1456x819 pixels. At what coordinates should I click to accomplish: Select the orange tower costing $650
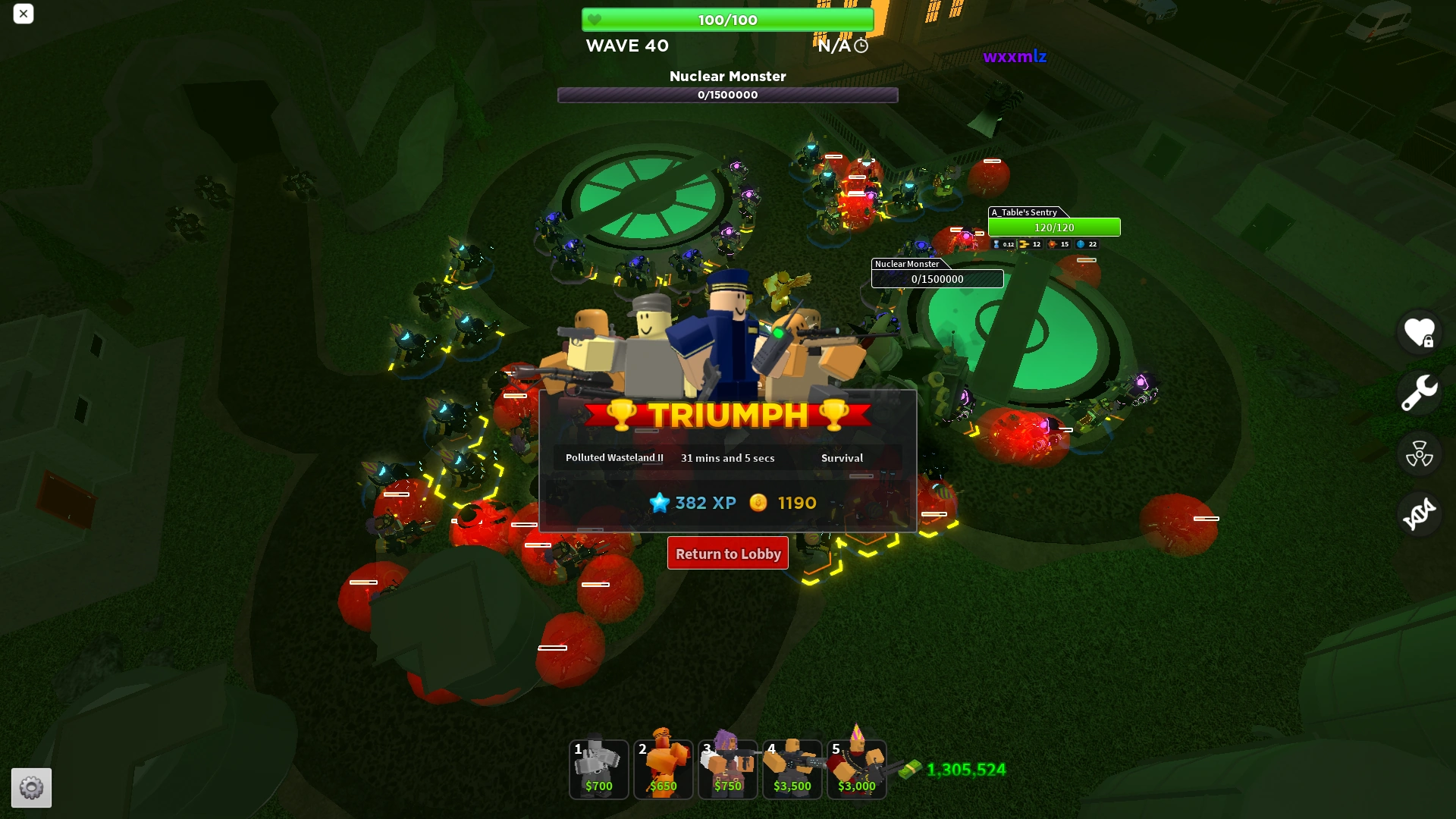pos(663,769)
